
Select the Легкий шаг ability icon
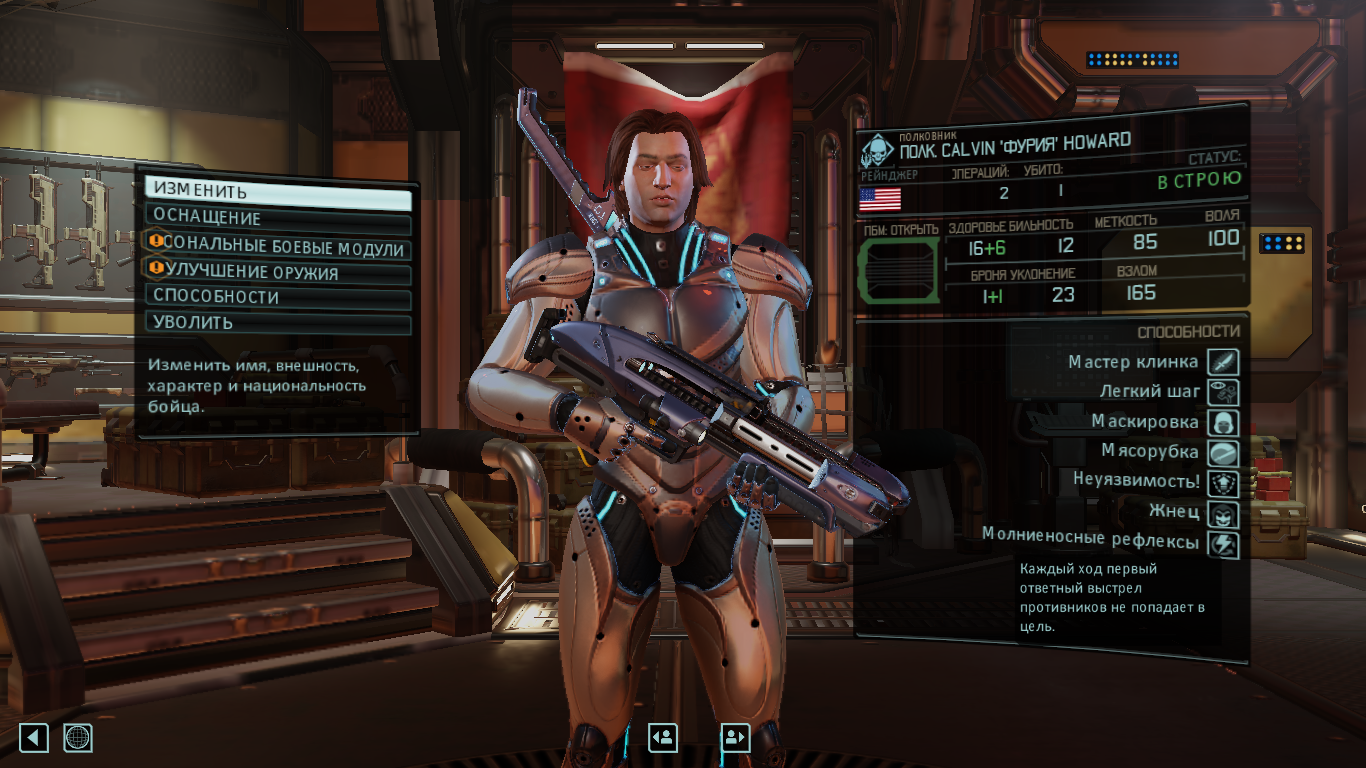1223,392
